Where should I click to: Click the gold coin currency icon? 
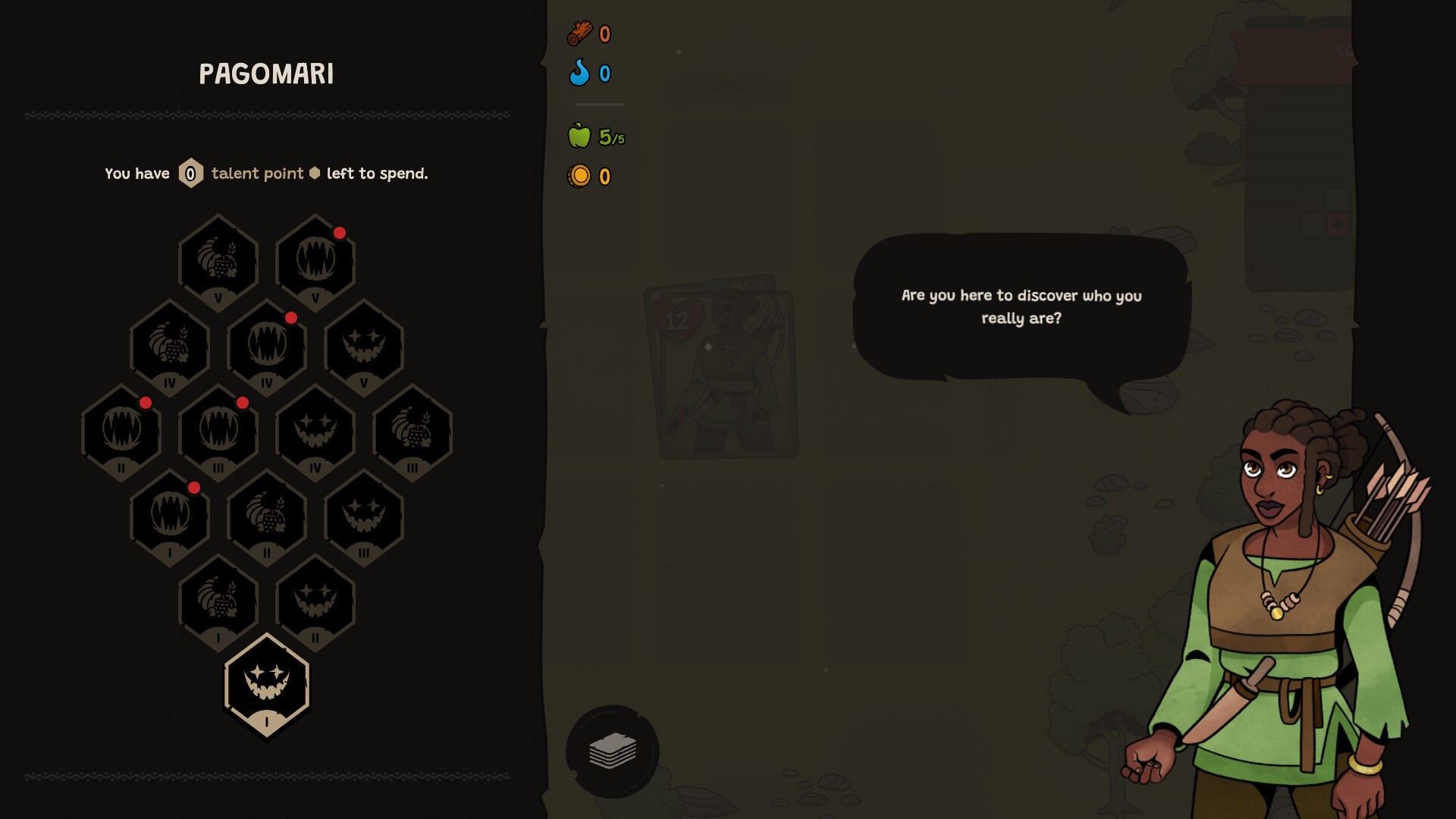(580, 176)
